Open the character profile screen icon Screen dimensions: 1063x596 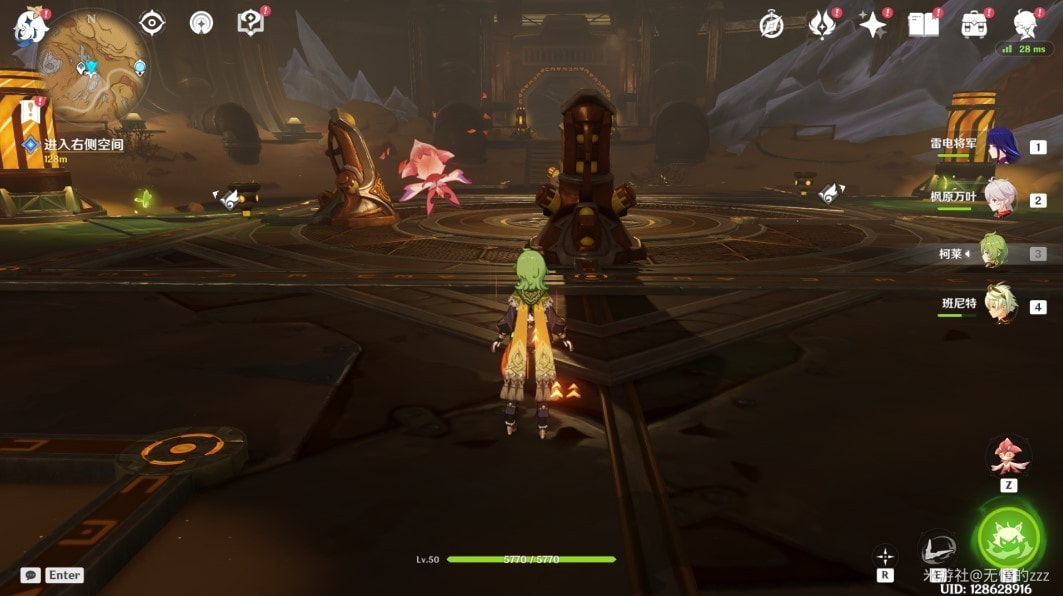click(1025, 24)
